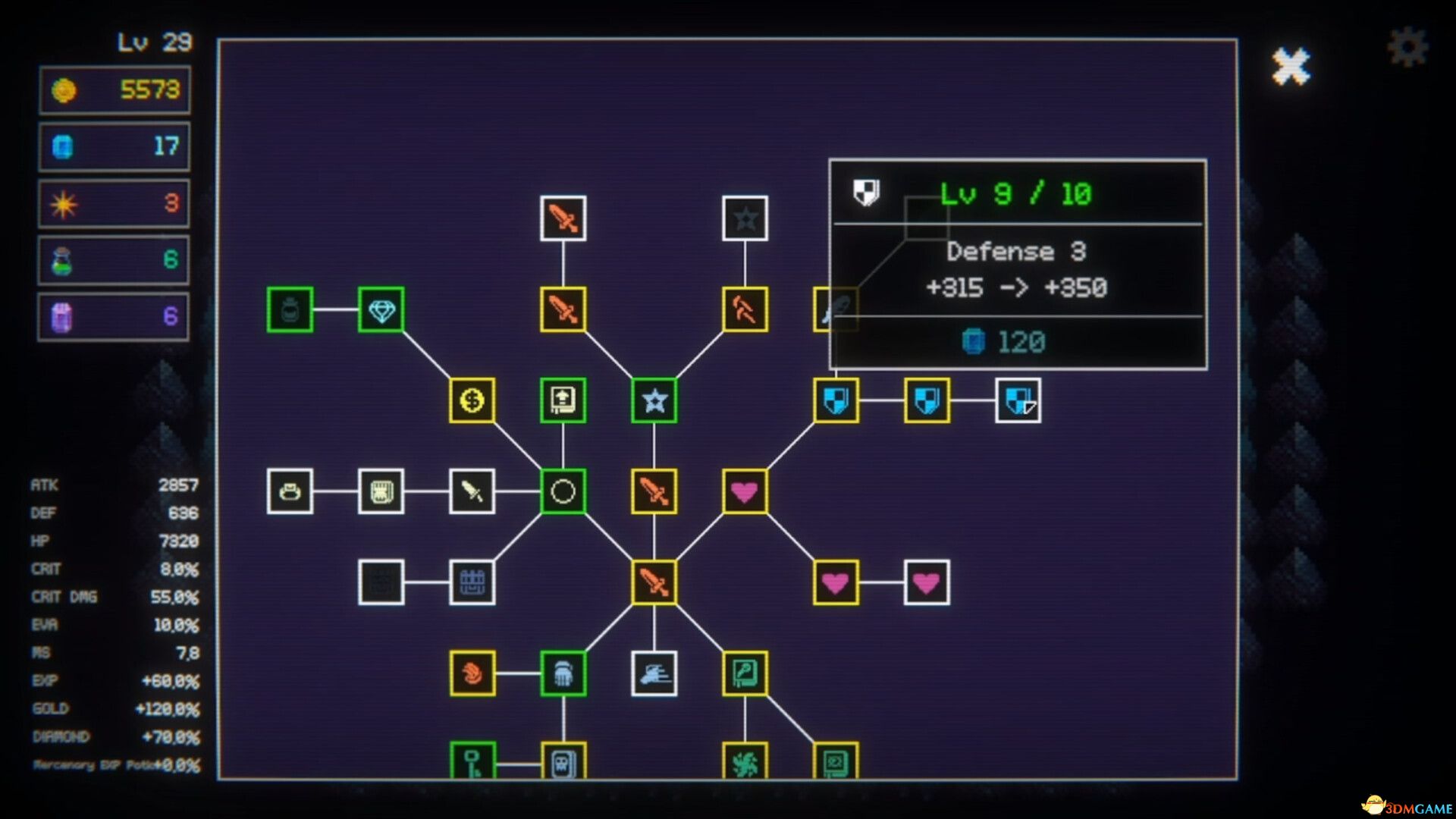Click the rightmost white heart node
The image size is (1456, 819).
(928, 582)
